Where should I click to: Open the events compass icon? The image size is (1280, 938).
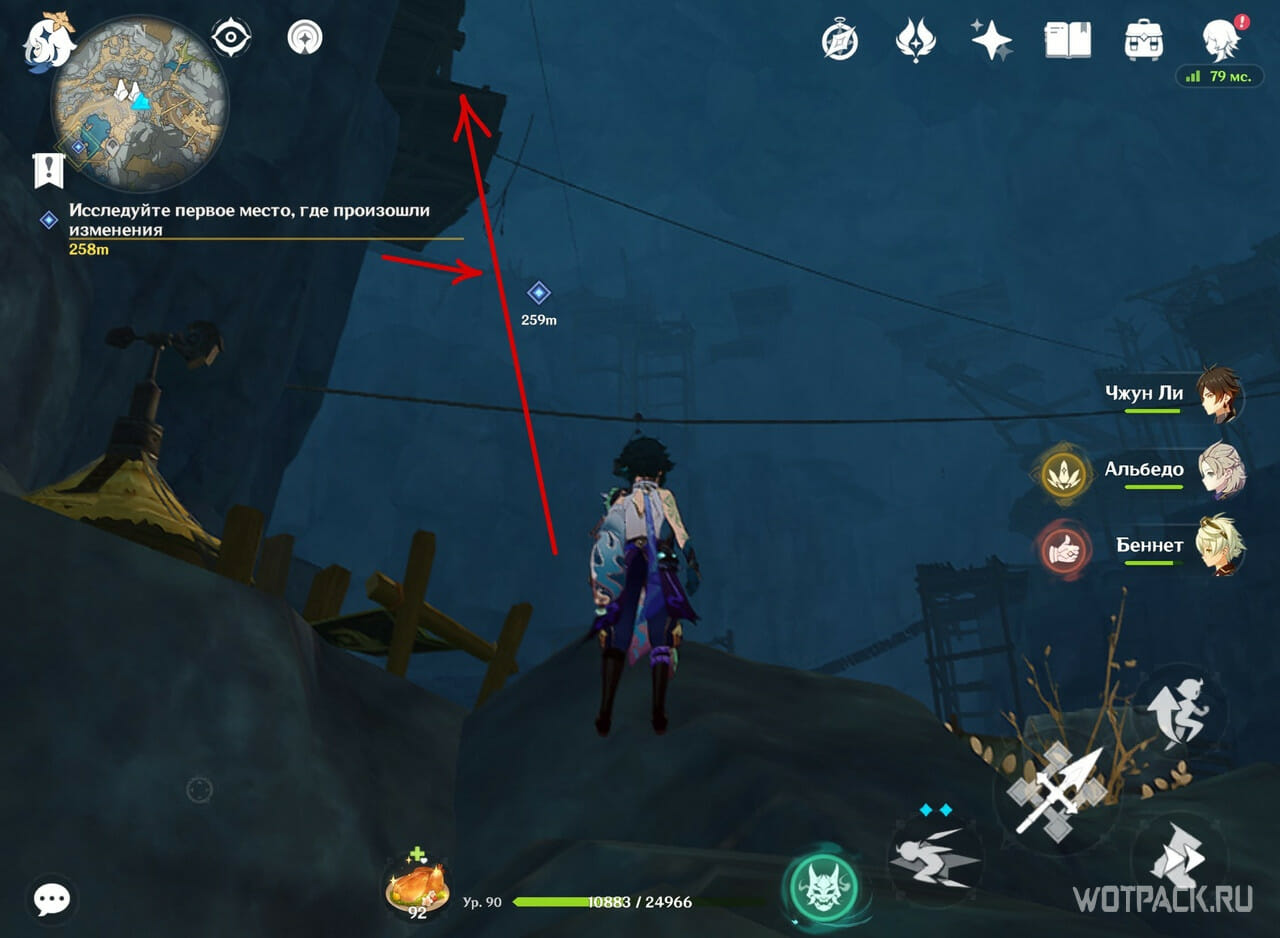[840, 41]
